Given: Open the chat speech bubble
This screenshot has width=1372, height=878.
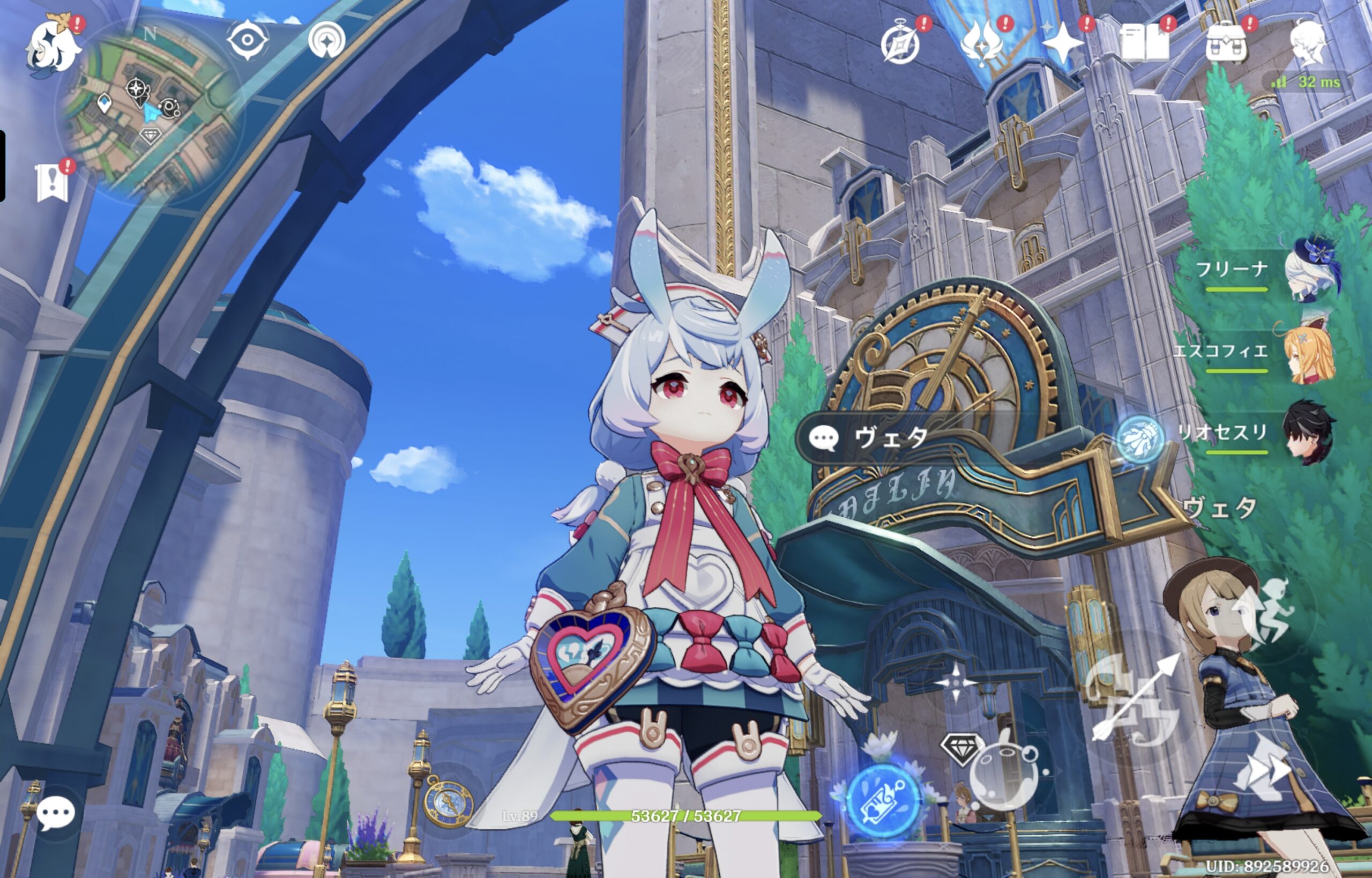Looking at the screenshot, I should (55, 813).
